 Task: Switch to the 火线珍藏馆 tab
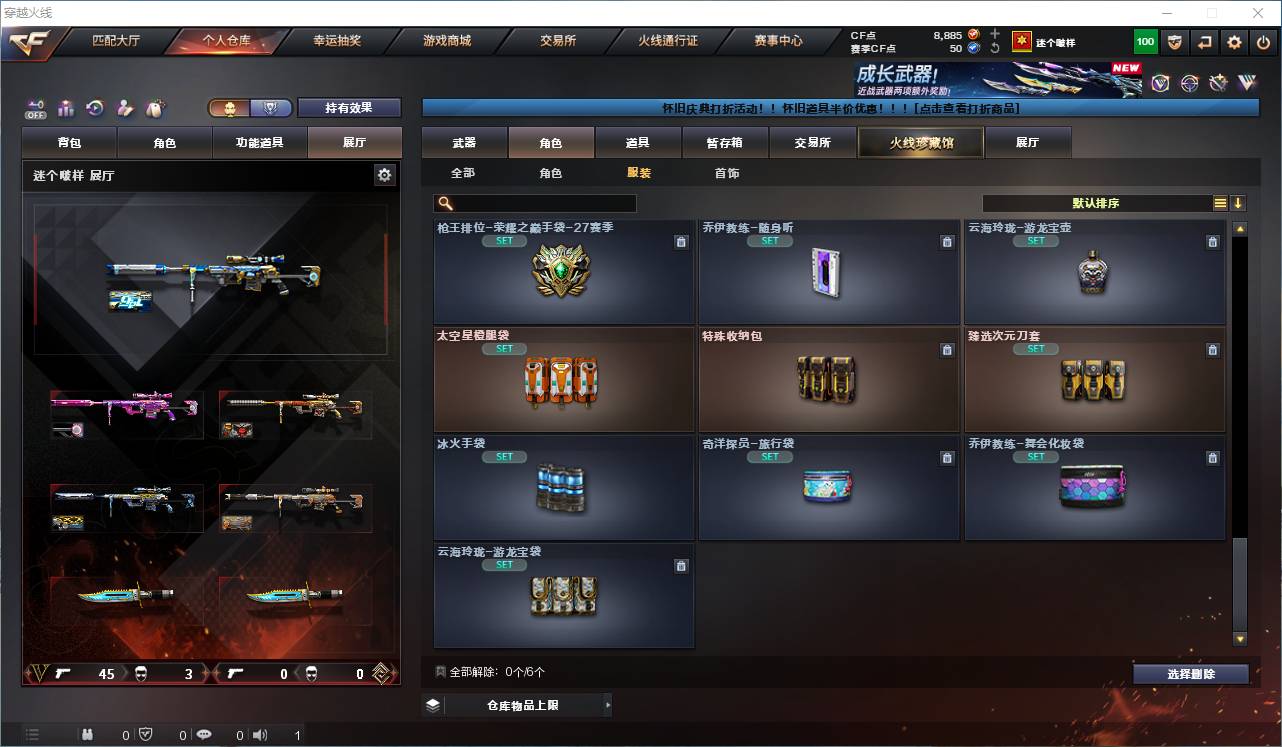coord(919,142)
